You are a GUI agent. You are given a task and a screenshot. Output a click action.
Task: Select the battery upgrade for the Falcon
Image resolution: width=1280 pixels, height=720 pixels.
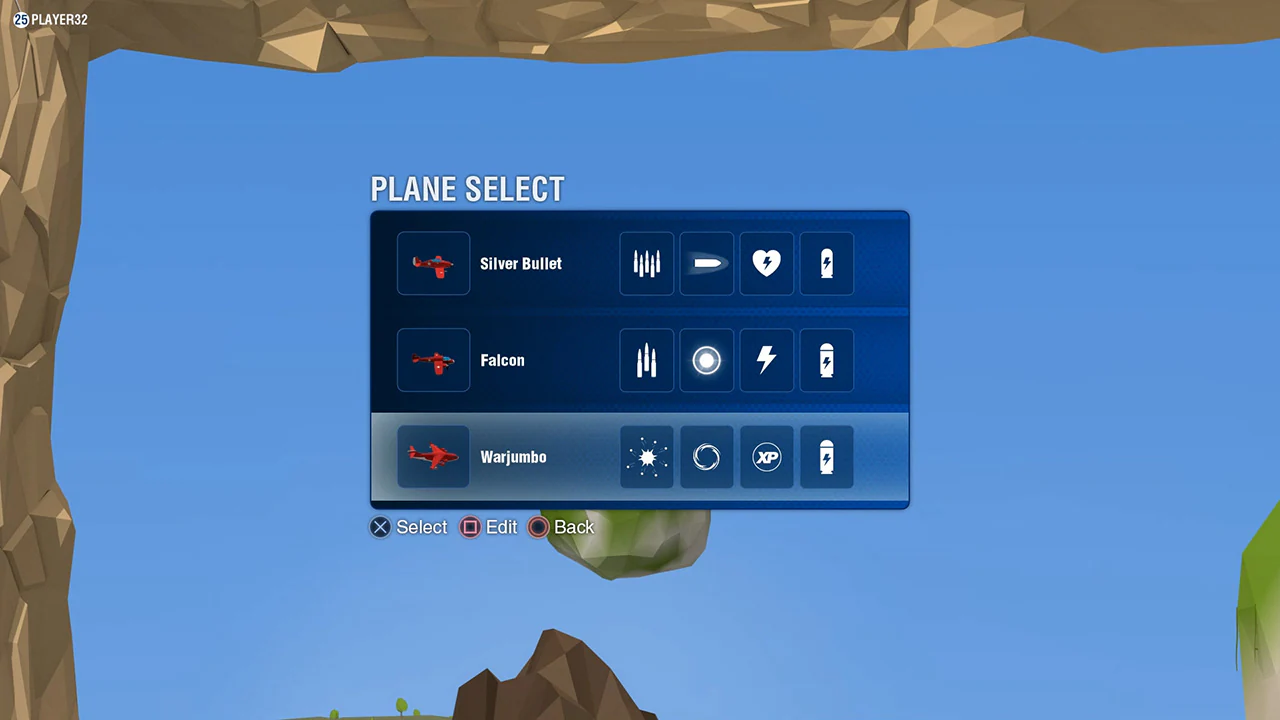click(826, 360)
